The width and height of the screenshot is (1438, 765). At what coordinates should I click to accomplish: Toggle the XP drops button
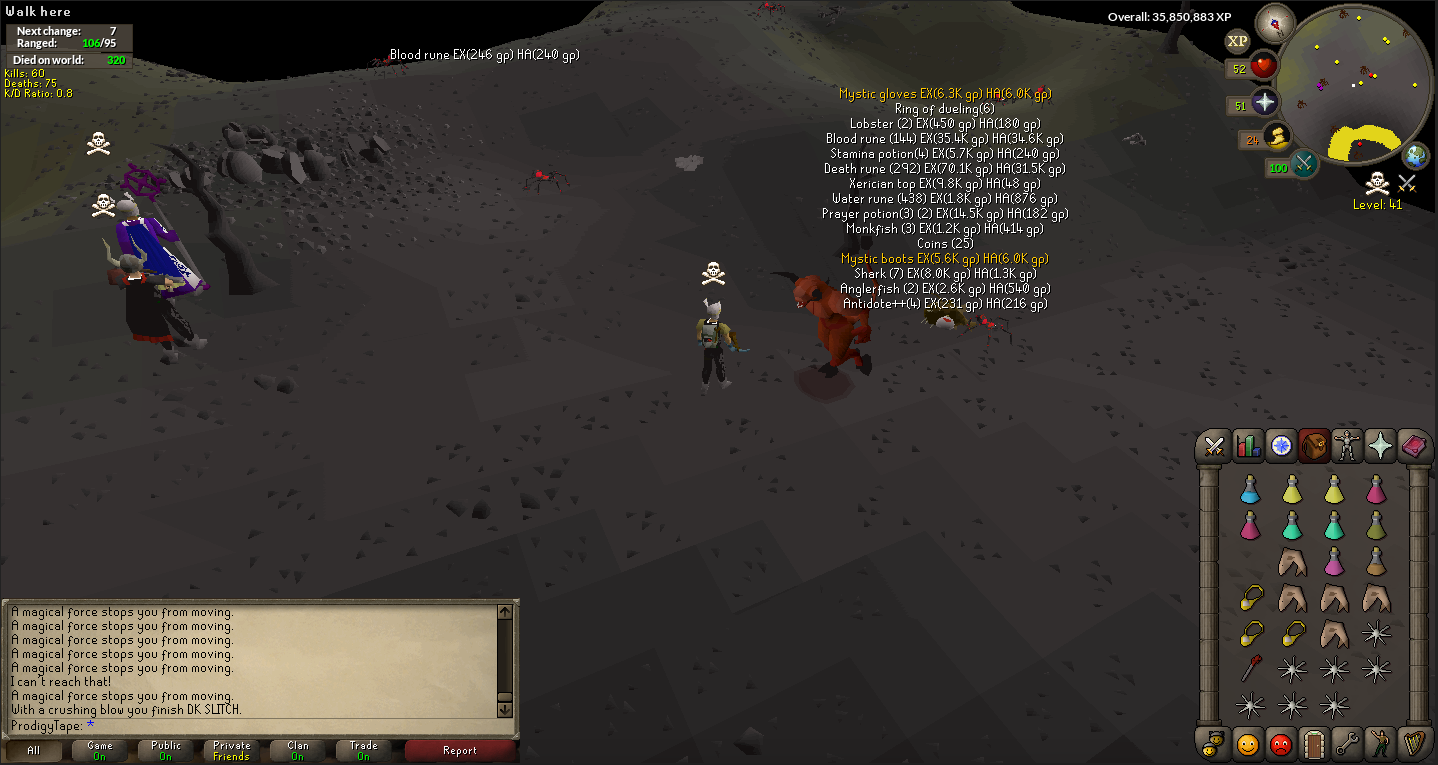pyautogui.click(x=1237, y=41)
